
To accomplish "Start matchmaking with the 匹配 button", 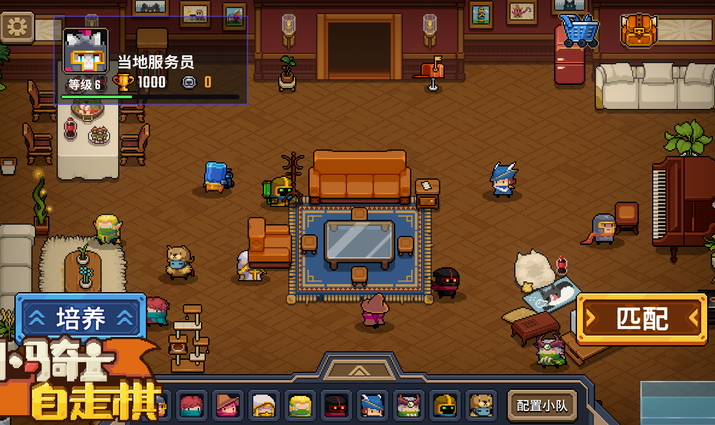I will click(x=641, y=320).
